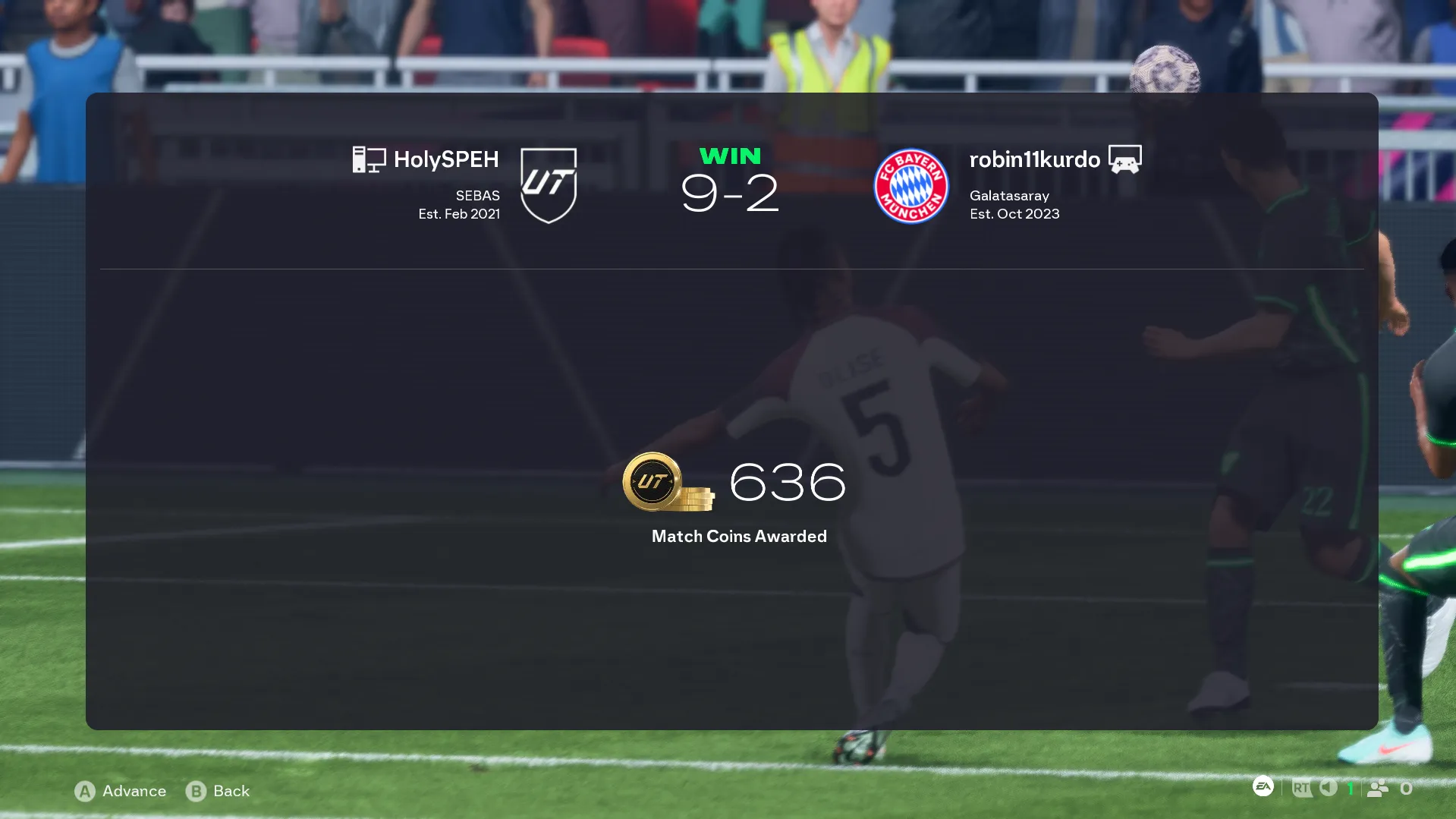The image size is (1456, 819).
Task: Select player name HolySPEH
Action: 445,159
